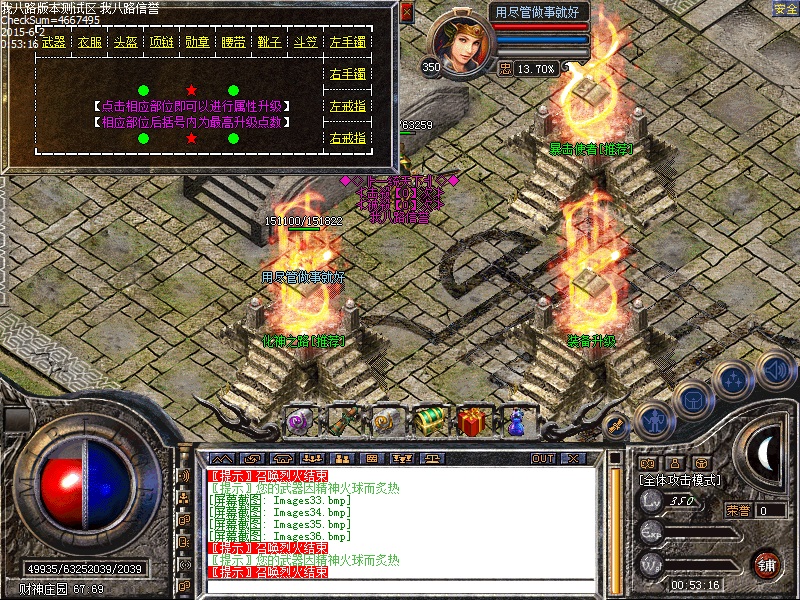Open the round red 铺 shop button
The height and width of the screenshot is (600, 800).
[x=767, y=563]
